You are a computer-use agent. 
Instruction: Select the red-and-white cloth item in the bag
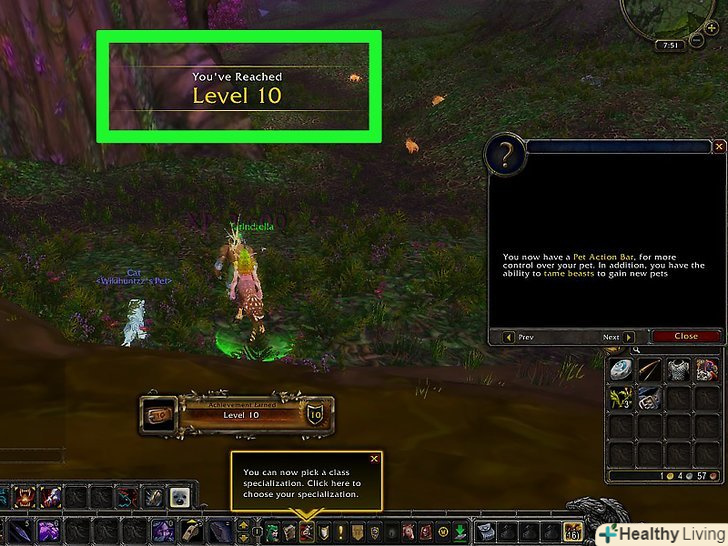[x=707, y=369]
